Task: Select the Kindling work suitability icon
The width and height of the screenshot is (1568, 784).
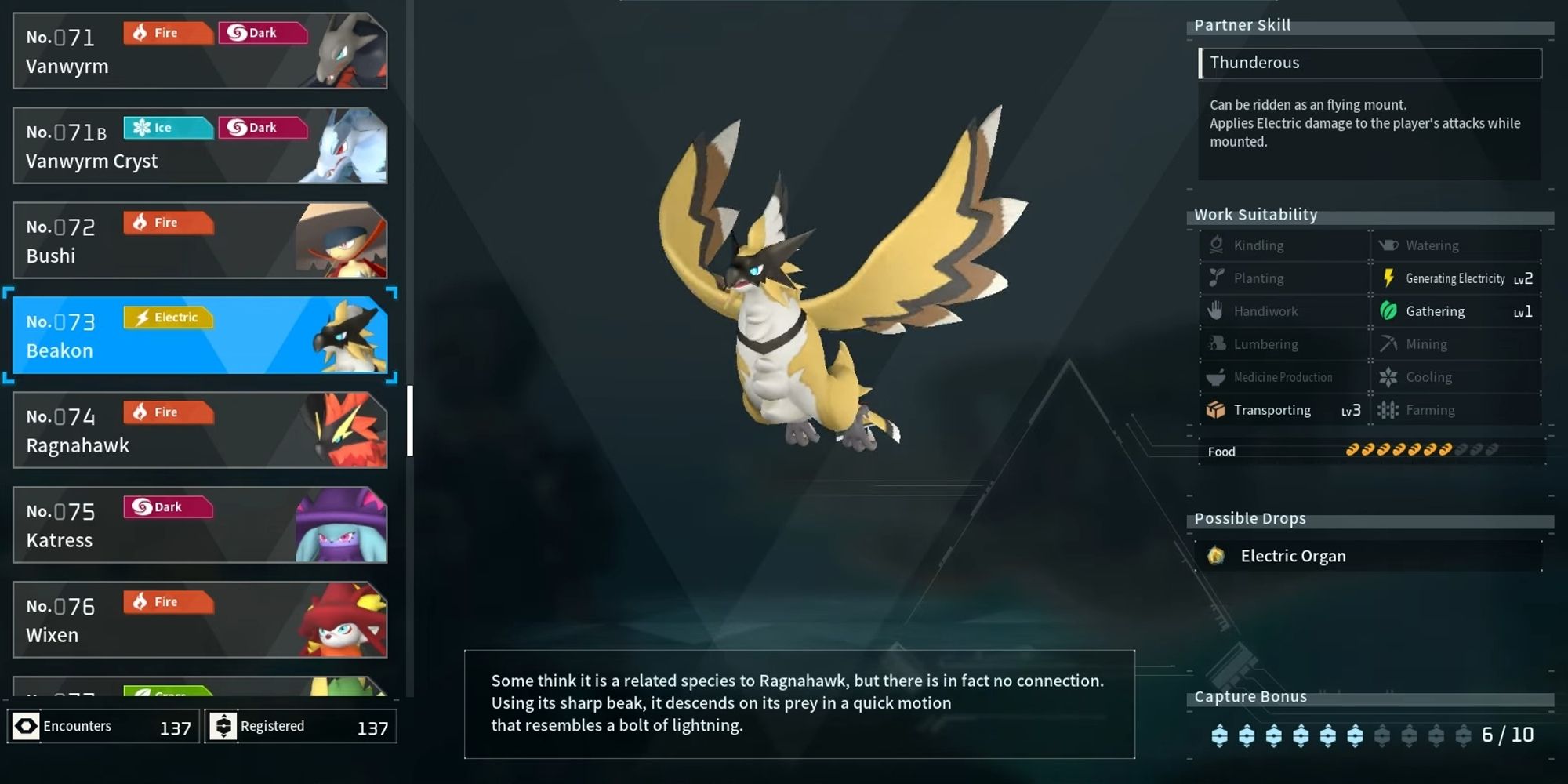Action: point(1216,245)
